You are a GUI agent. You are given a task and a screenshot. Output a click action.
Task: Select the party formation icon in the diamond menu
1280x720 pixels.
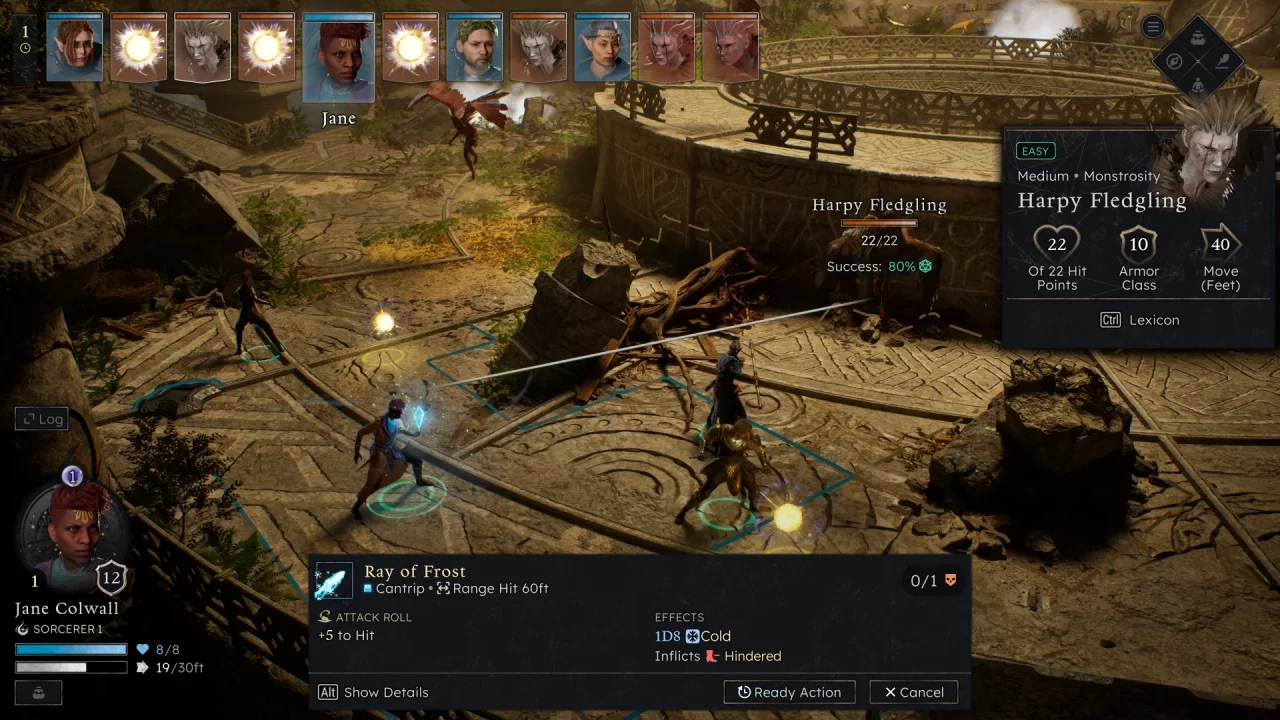pyautogui.click(x=1197, y=38)
